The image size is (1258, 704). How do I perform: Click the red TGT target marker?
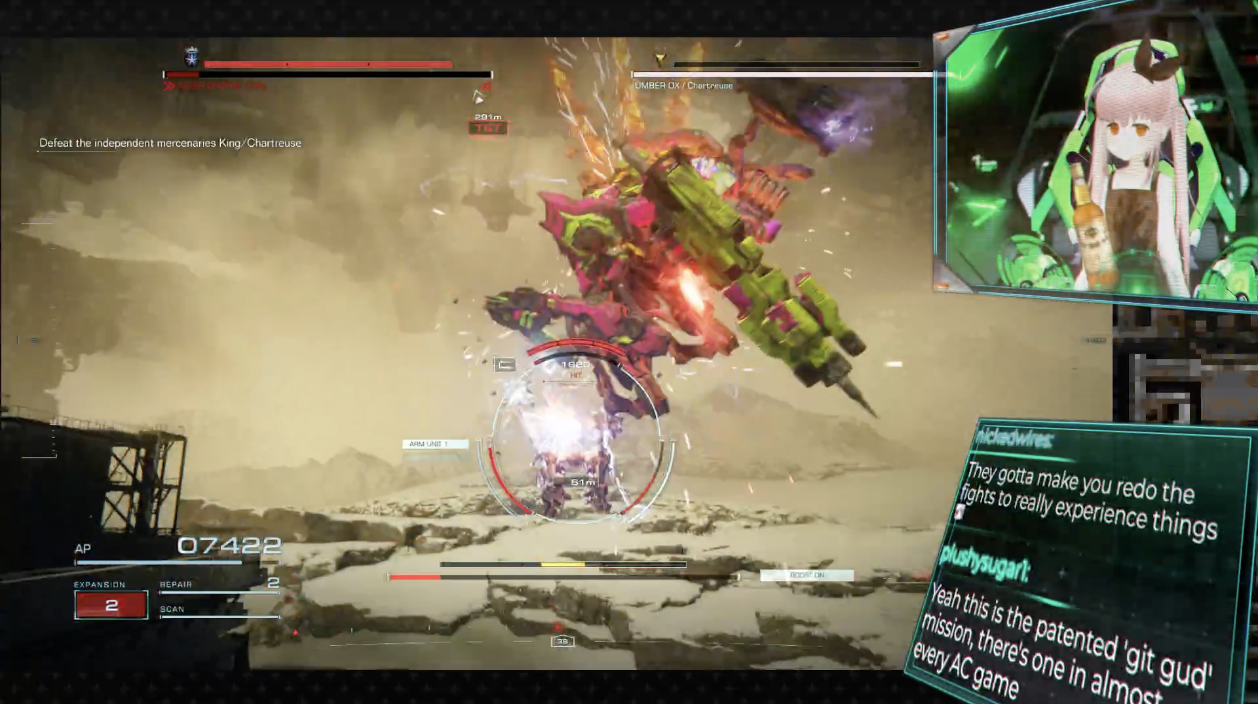pyautogui.click(x=488, y=128)
